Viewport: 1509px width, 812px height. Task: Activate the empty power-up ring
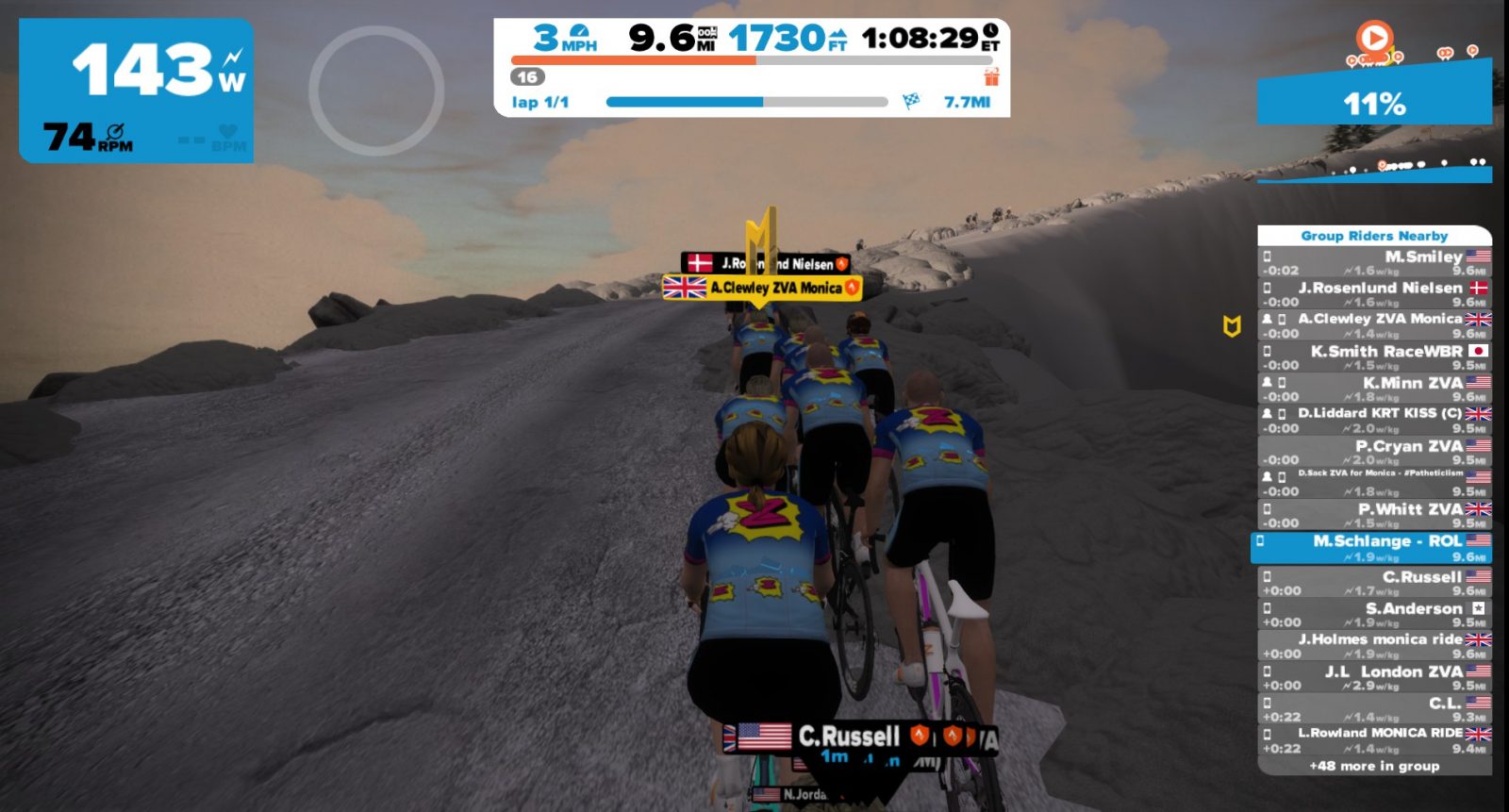point(376,91)
